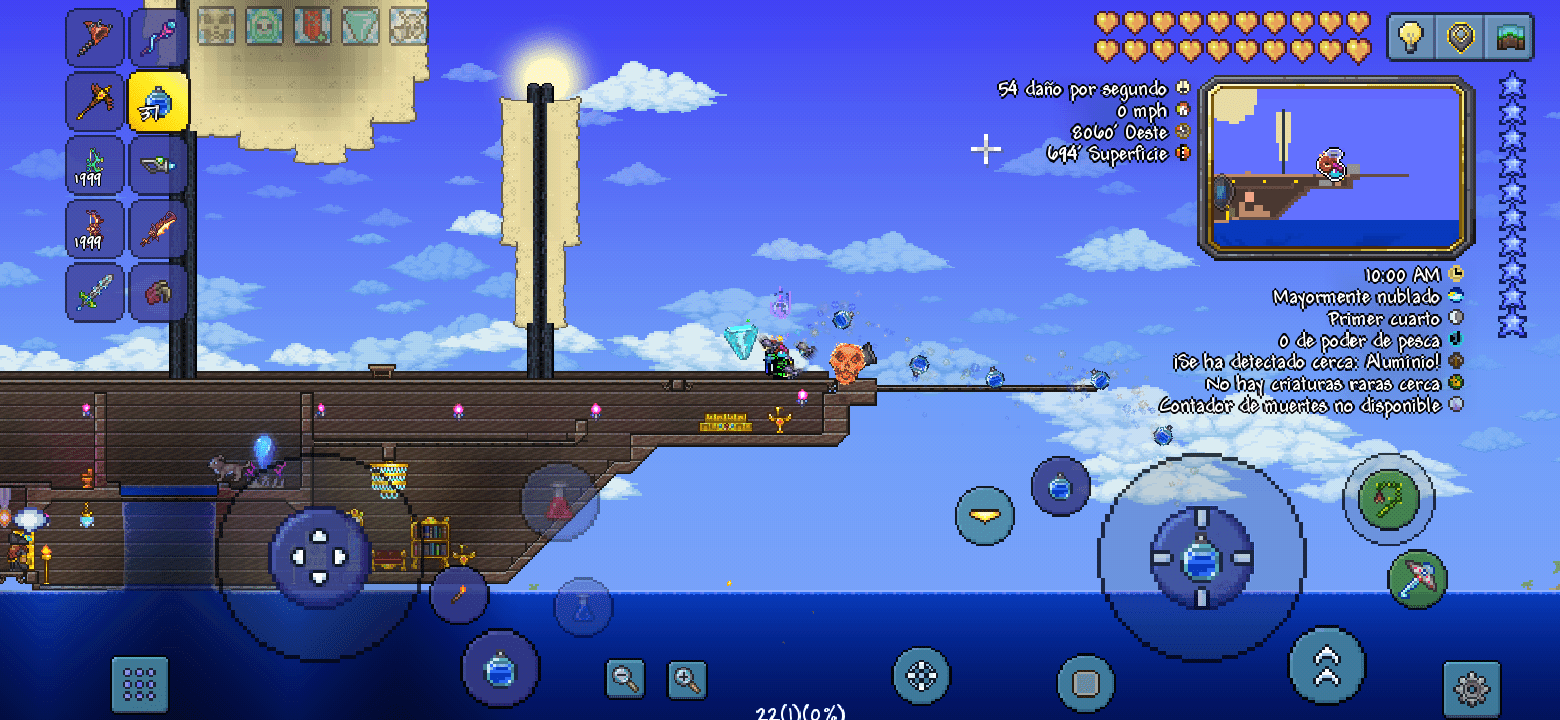Open the full map with the pin button
Image resolution: width=1560 pixels, height=720 pixels.
point(1460,37)
